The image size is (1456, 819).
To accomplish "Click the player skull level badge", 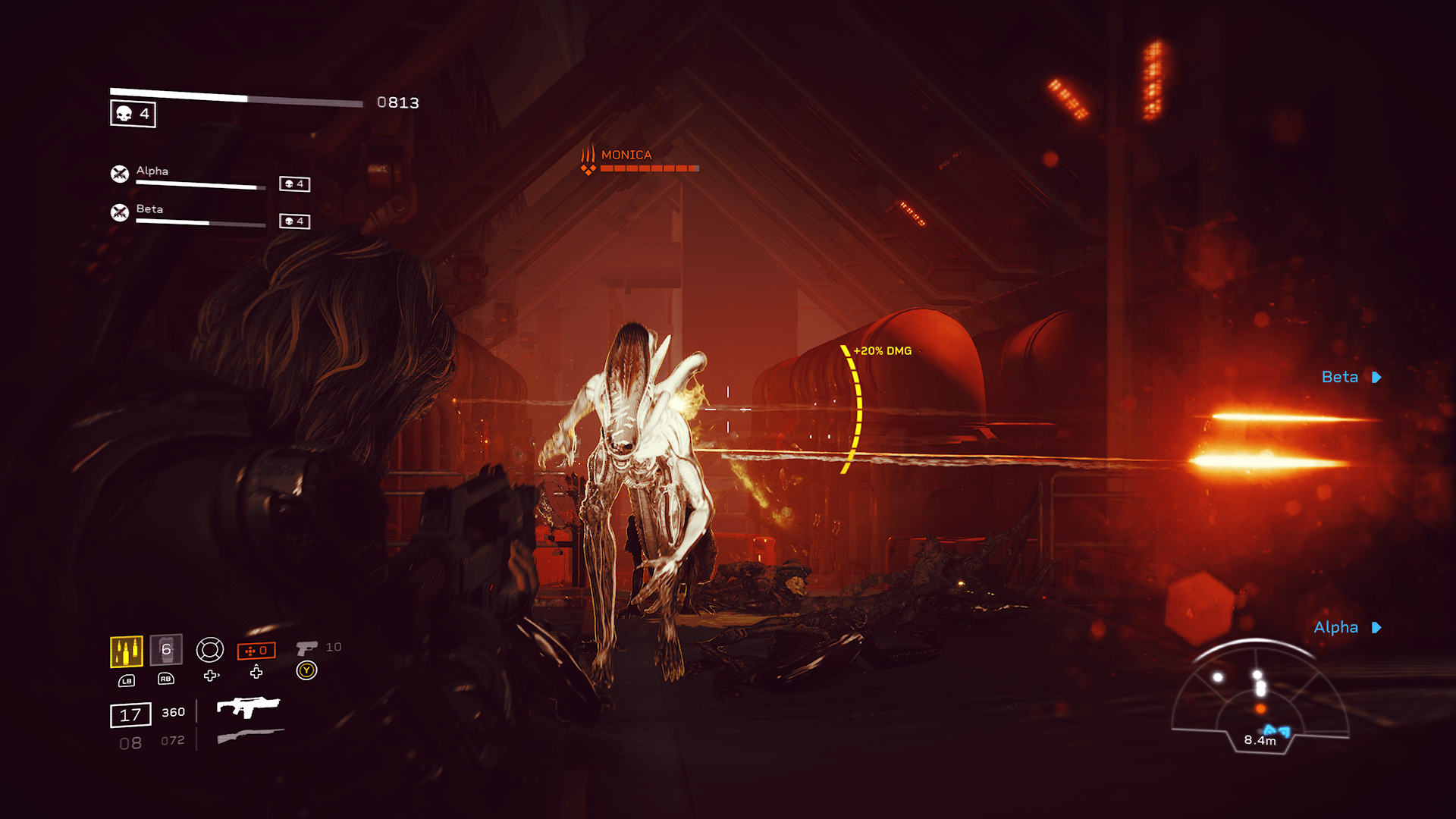I will [133, 114].
